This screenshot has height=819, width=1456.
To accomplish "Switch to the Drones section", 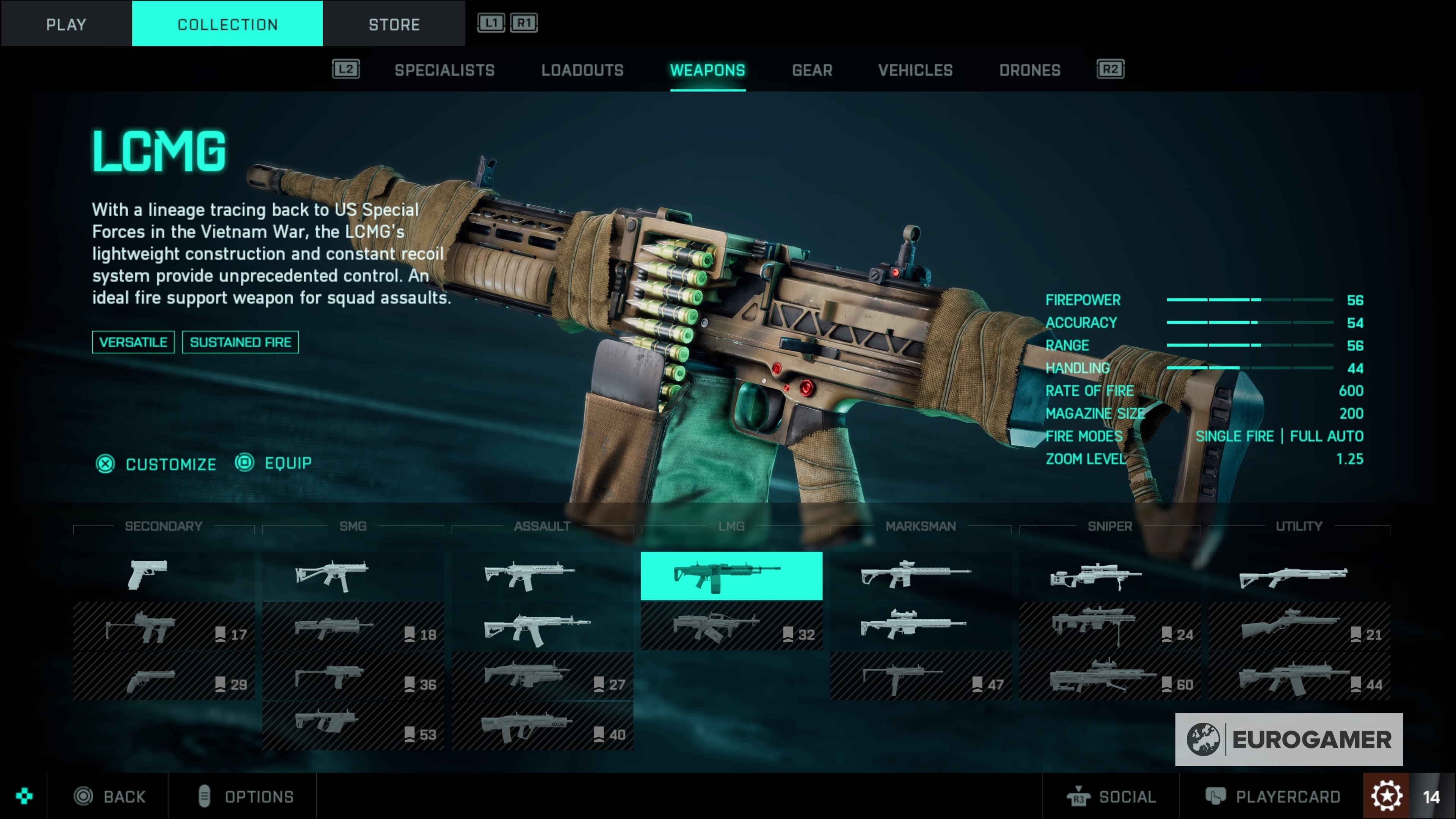I will (x=1029, y=70).
